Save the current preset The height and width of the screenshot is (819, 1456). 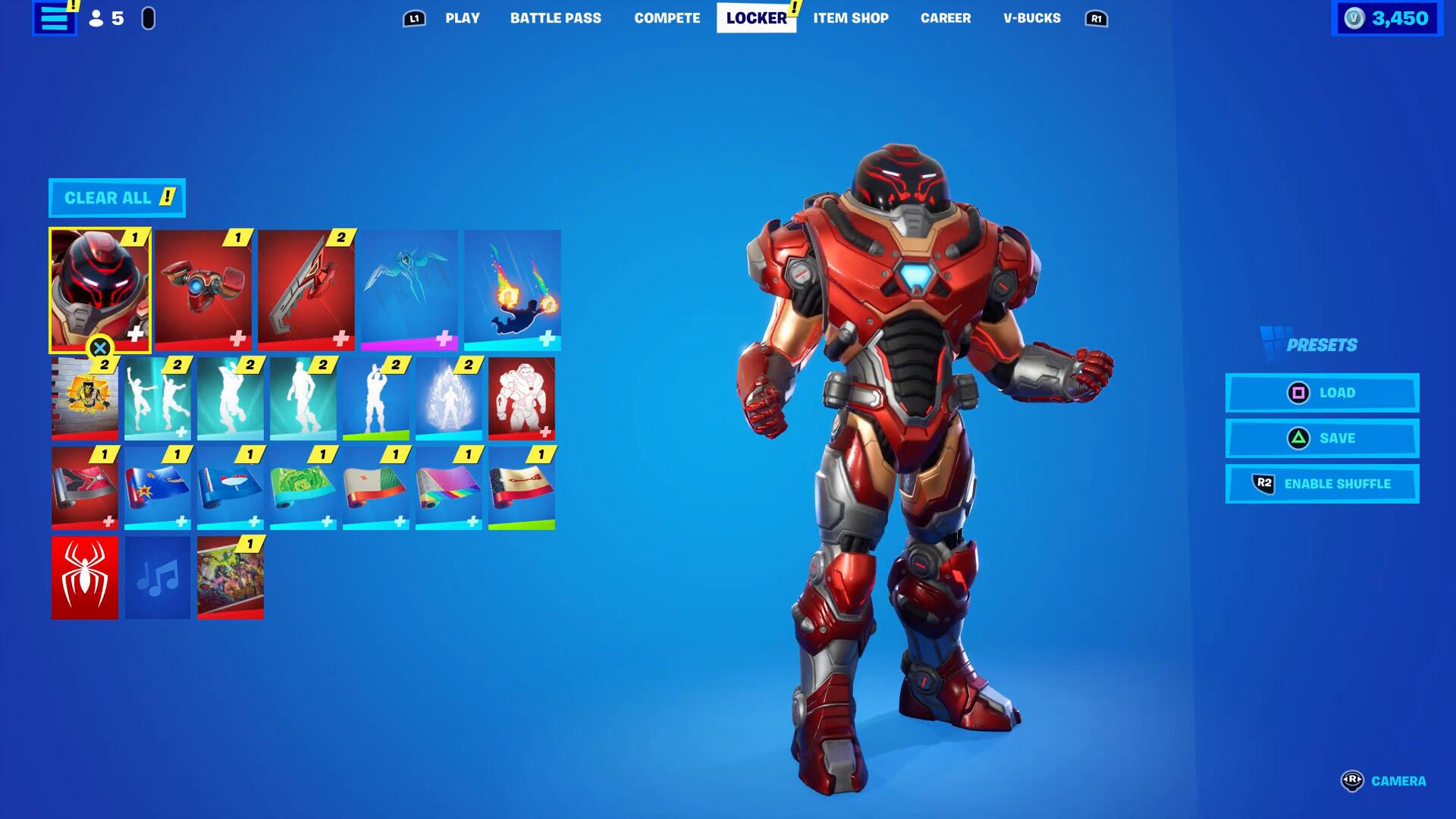[x=1322, y=438]
